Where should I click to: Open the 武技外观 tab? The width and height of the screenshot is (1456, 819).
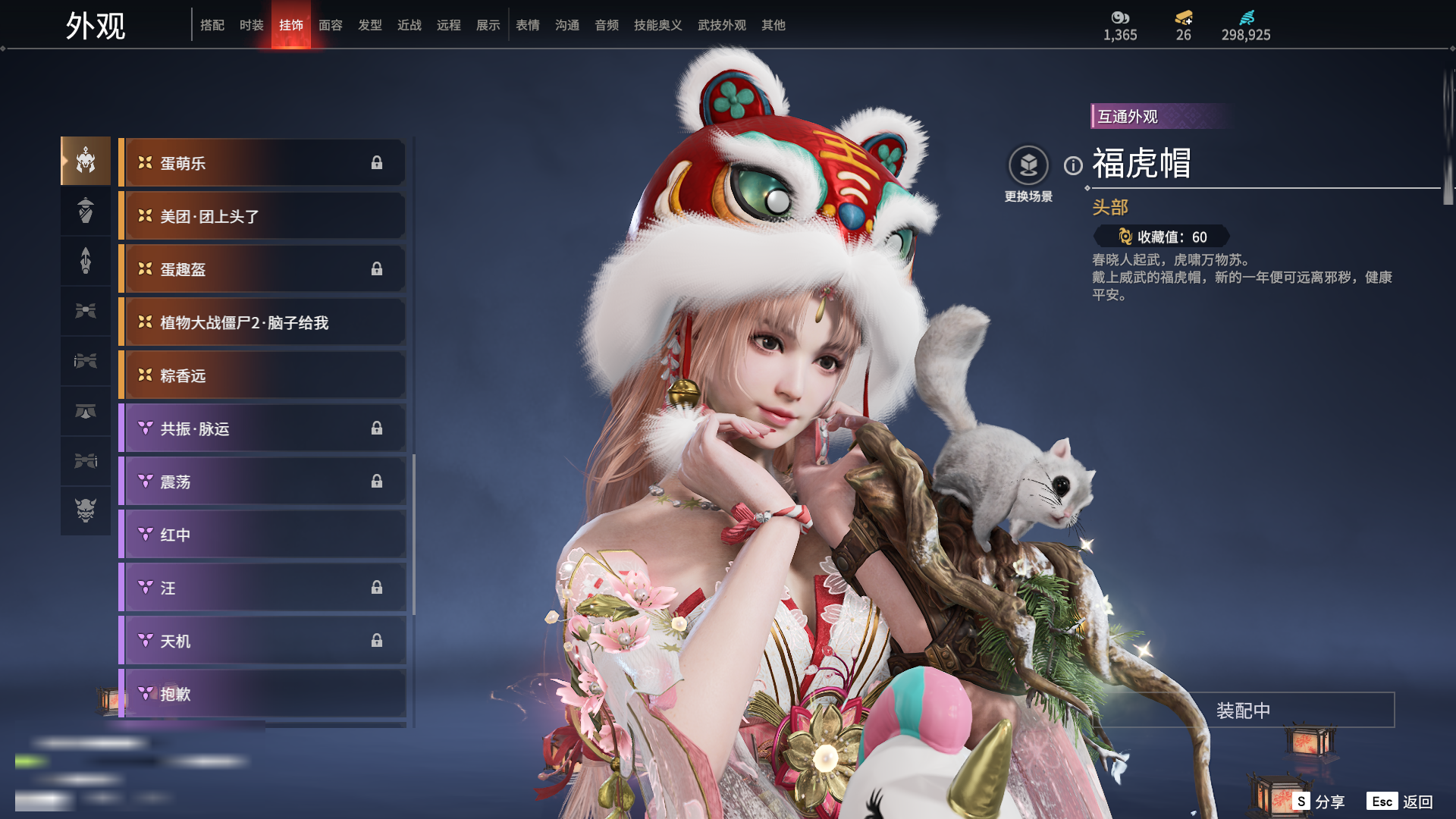click(721, 25)
